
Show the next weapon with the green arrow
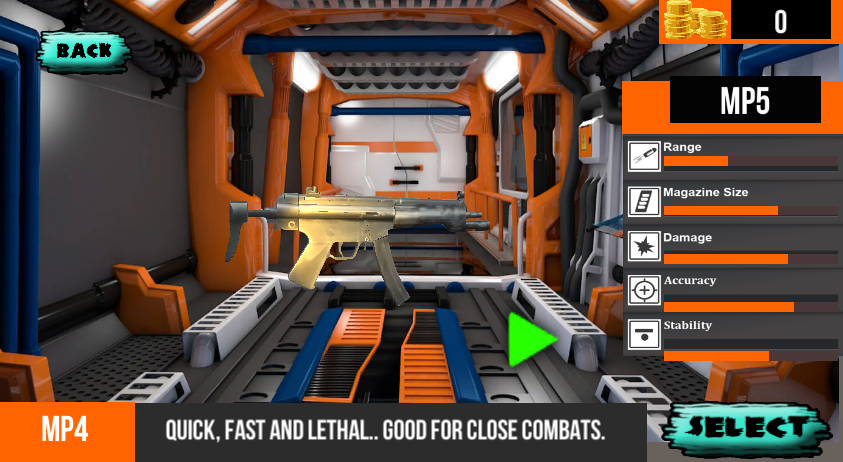[529, 340]
